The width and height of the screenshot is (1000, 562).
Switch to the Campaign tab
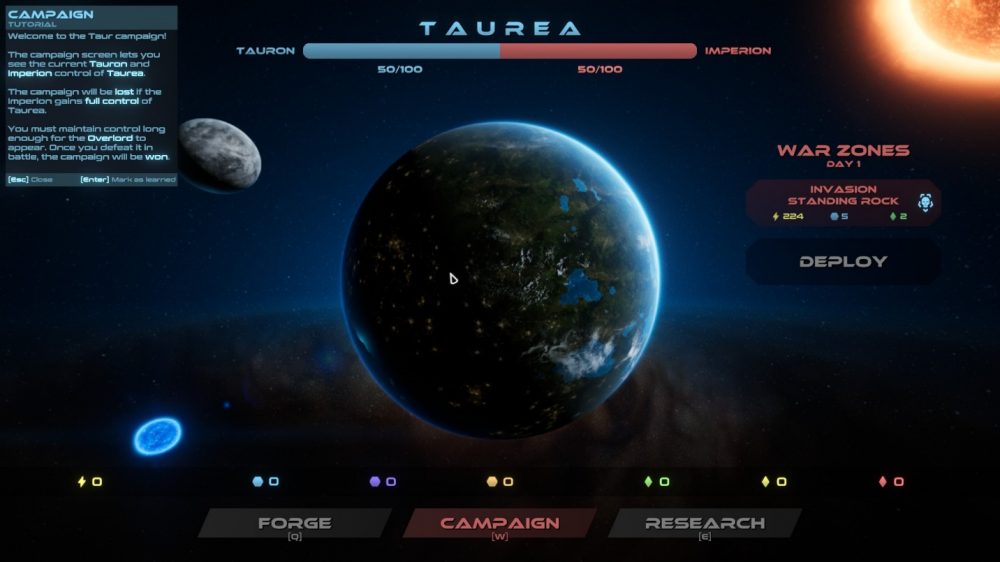(x=499, y=523)
